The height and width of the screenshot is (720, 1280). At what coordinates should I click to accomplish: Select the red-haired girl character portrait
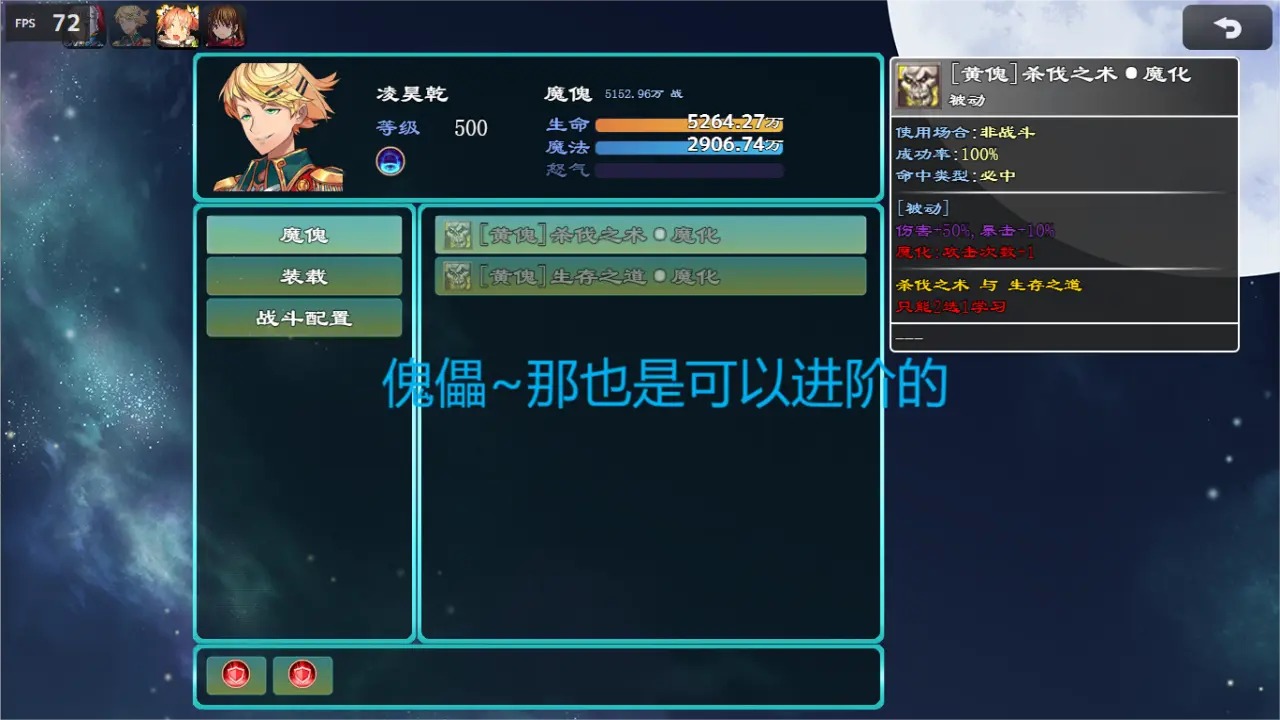(x=225, y=25)
